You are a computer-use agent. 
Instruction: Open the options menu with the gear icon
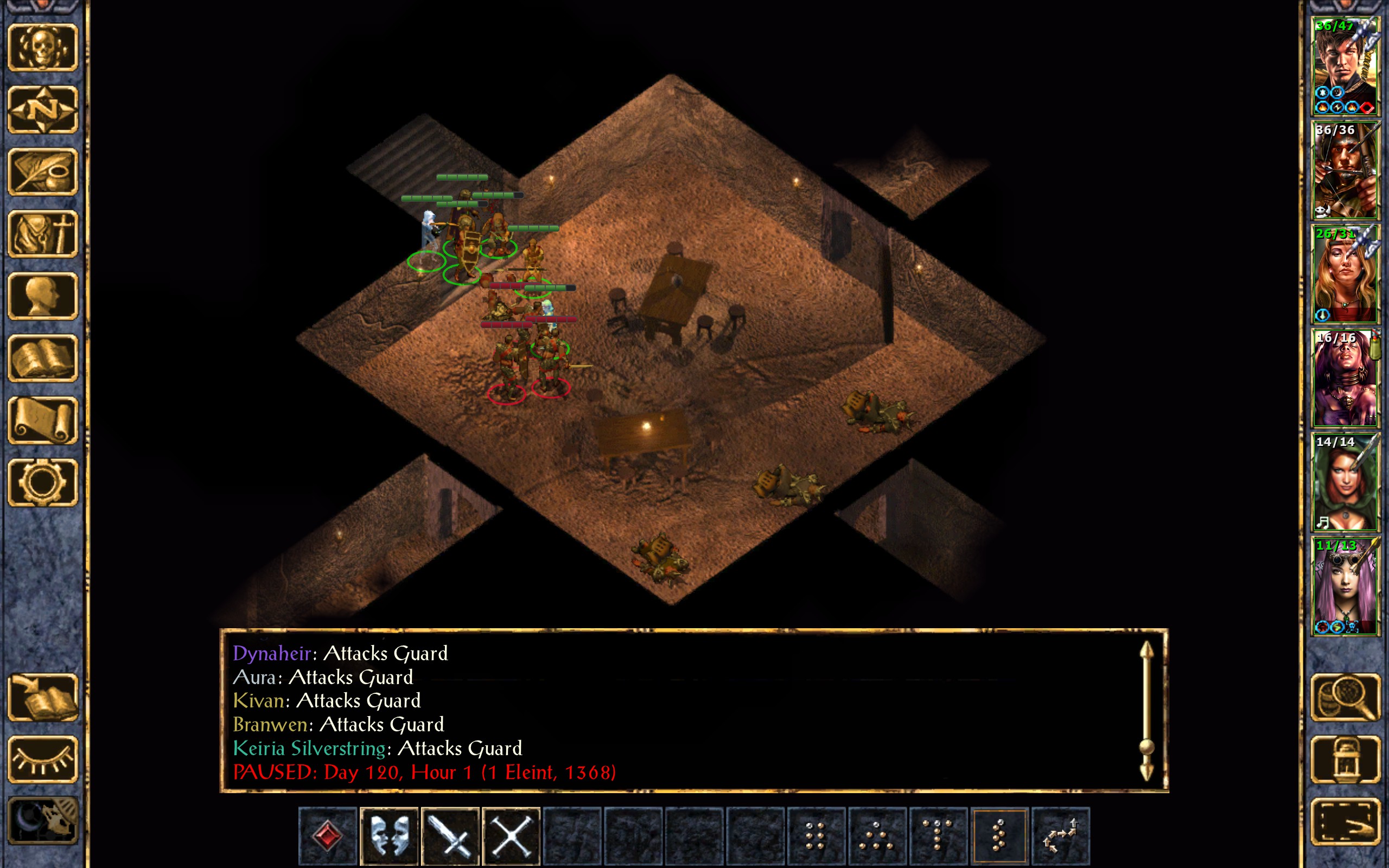[x=43, y=482]
